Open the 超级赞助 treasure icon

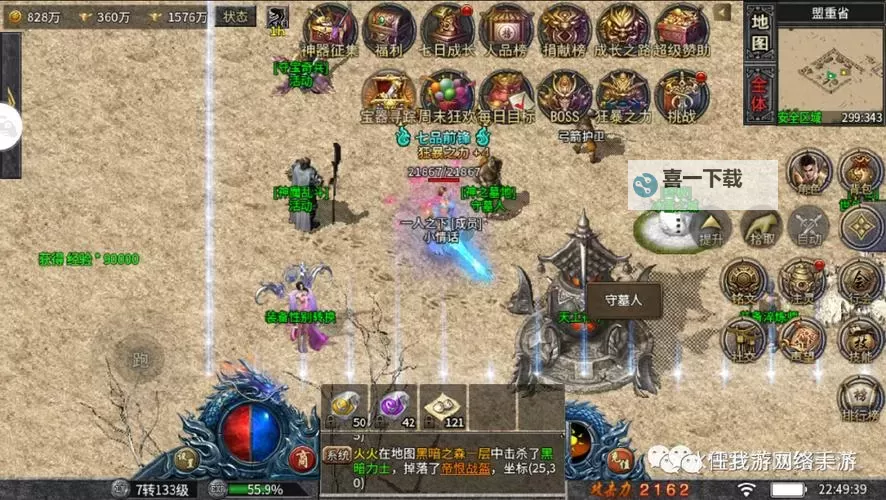(682, 30)
